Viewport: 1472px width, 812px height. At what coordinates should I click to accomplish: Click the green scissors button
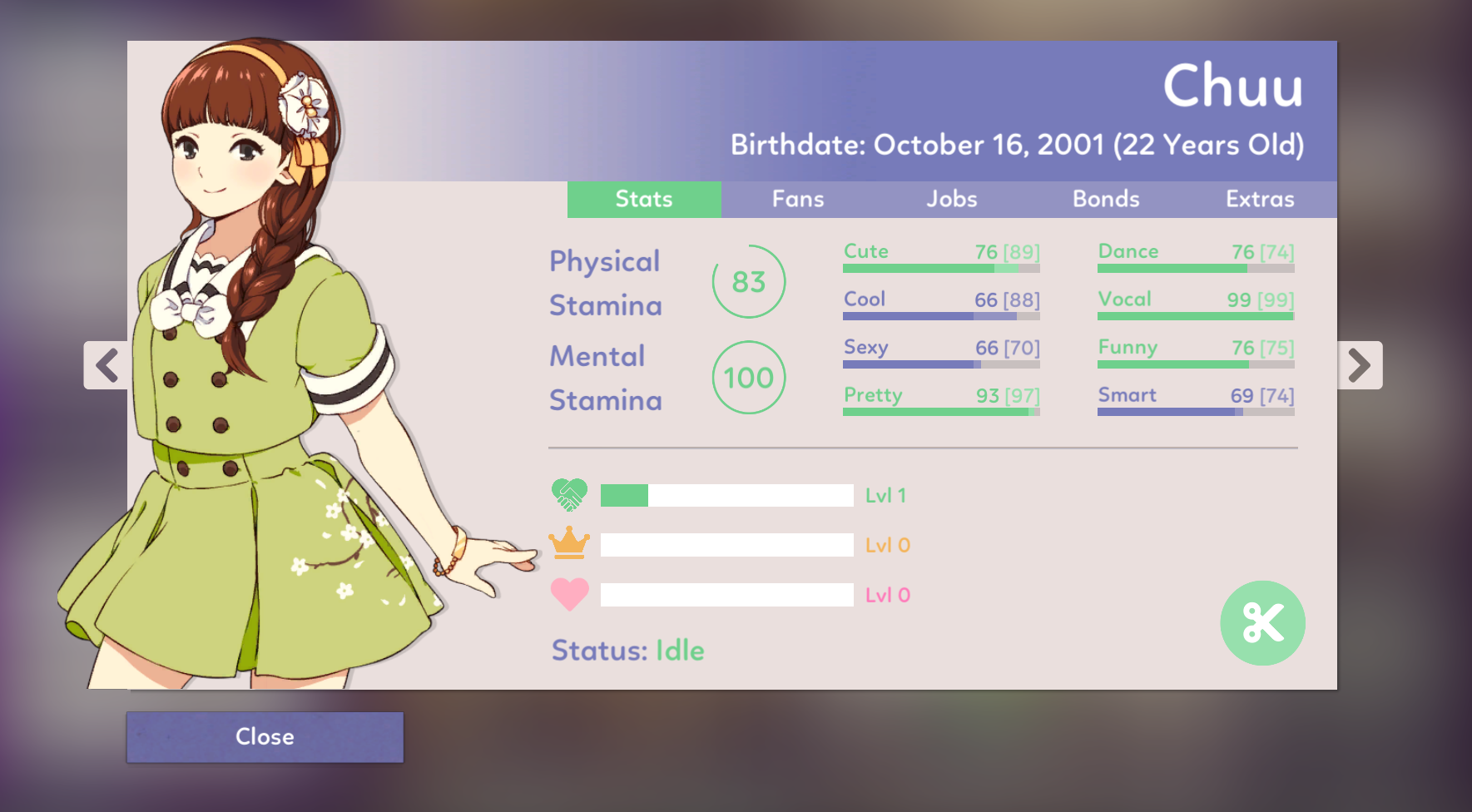1262,623
